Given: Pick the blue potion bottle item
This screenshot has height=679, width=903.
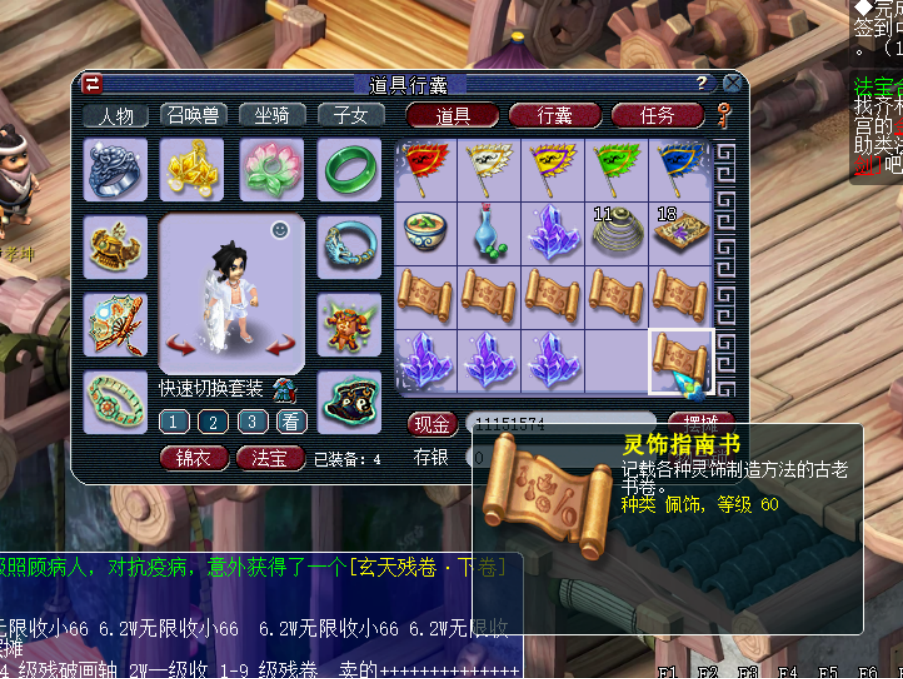Looking at the screenshot, I should click(x=489, y=233).
